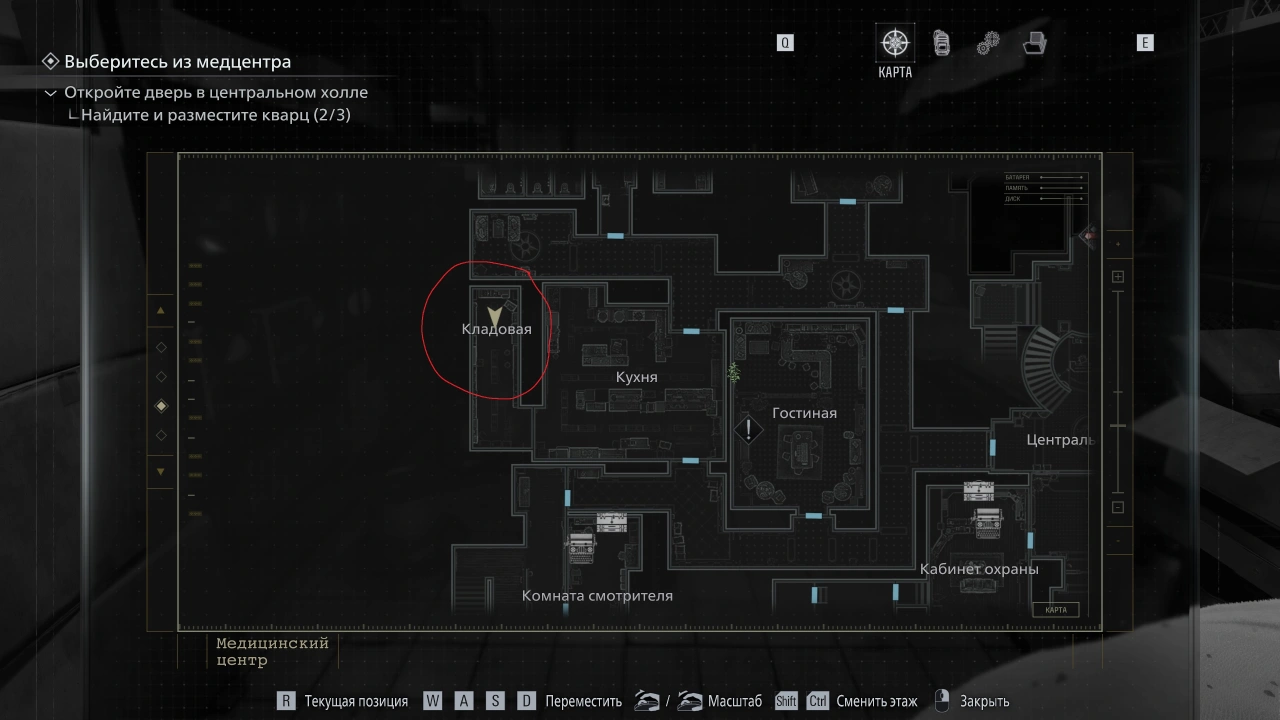Open the folder files tab
1280x720 pixels.
[1035, 43]
